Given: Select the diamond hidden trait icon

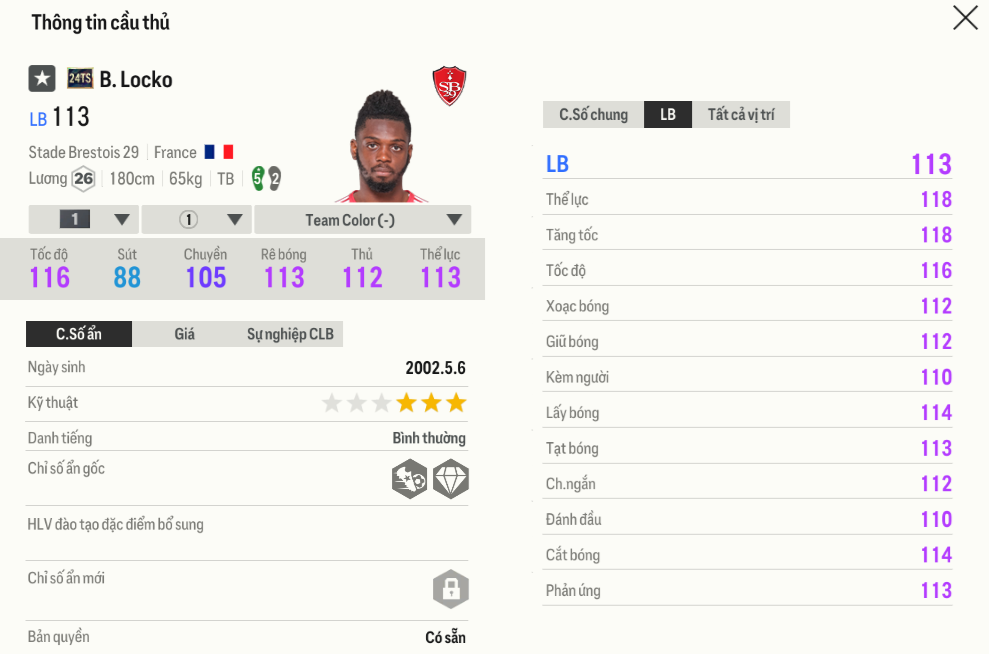Looking at the screenshot, I should [x=451, y=480].
